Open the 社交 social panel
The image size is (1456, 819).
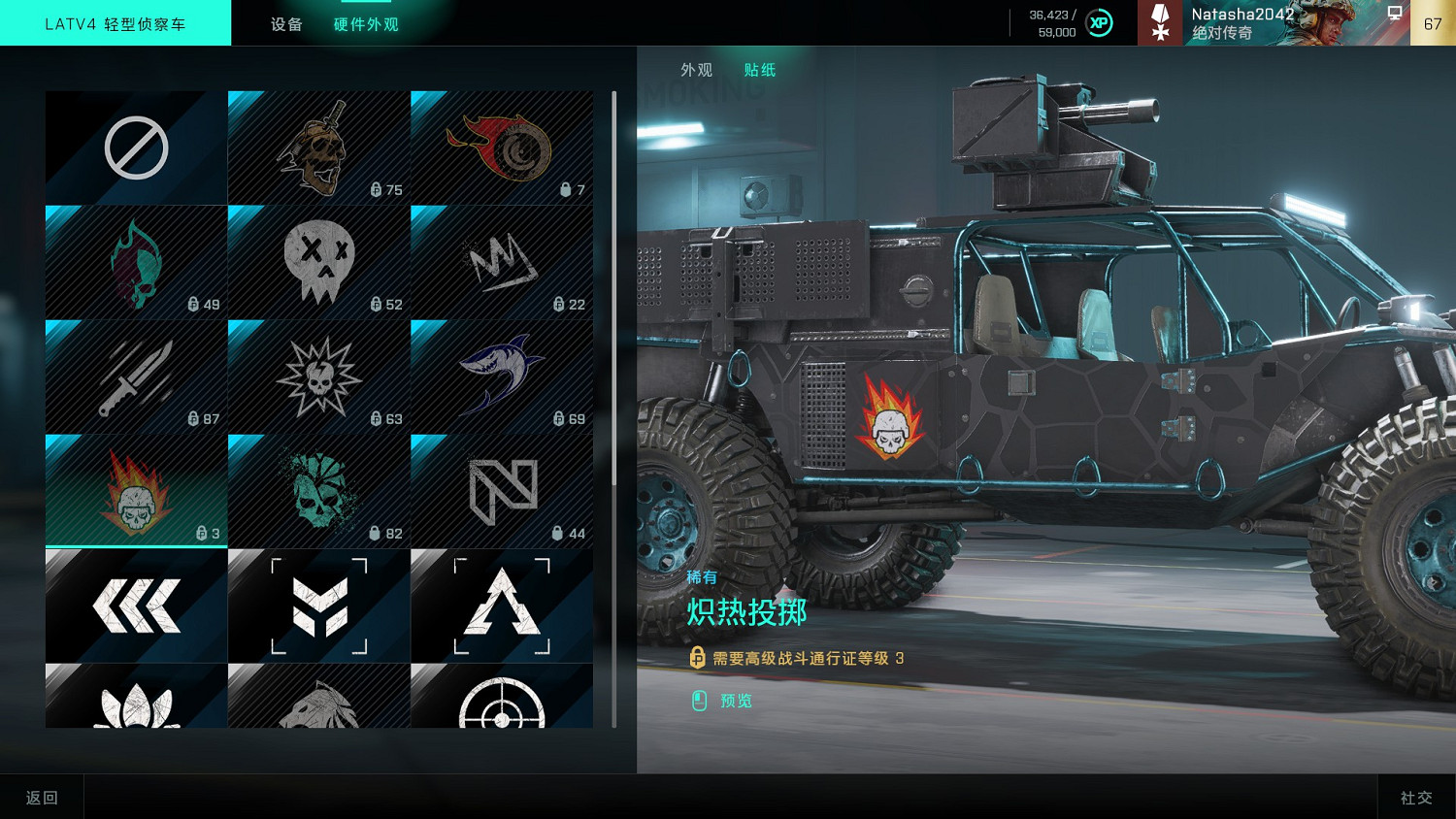pyautogui.click(x=1416, y=798)
